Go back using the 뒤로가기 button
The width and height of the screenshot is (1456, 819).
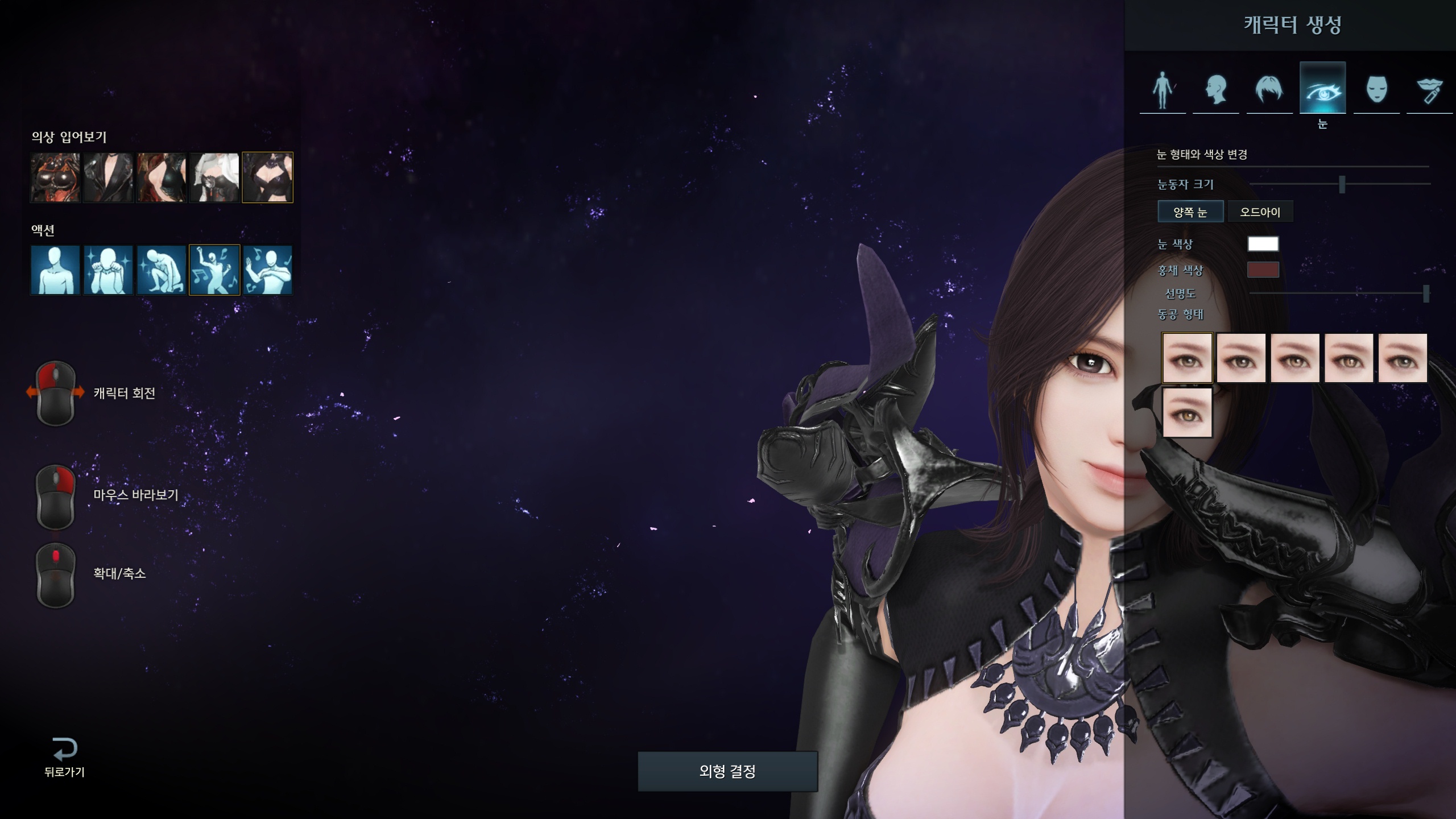coord(64,756)
